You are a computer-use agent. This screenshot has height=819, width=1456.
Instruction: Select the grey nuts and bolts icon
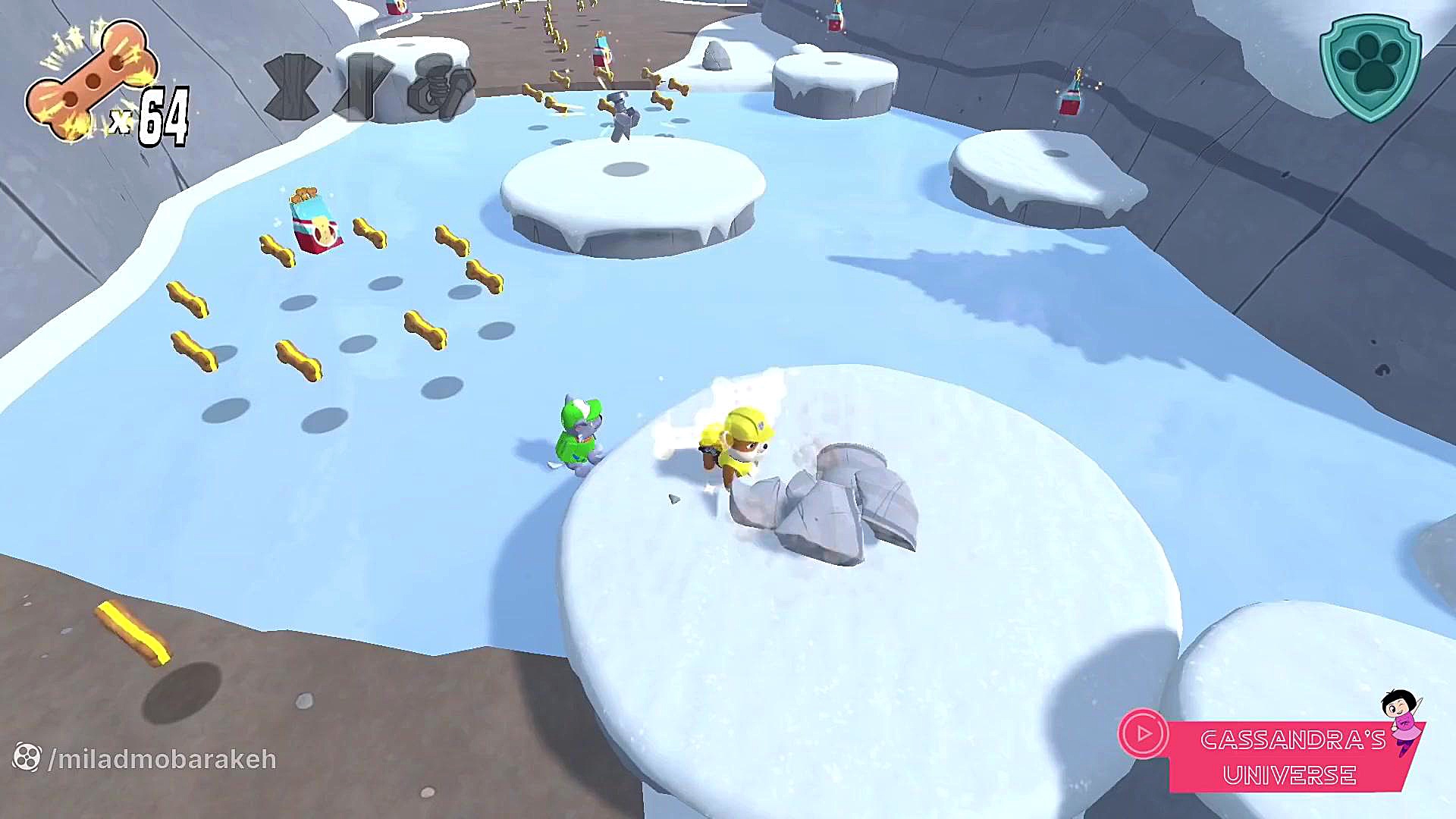(x=440, y=86)
